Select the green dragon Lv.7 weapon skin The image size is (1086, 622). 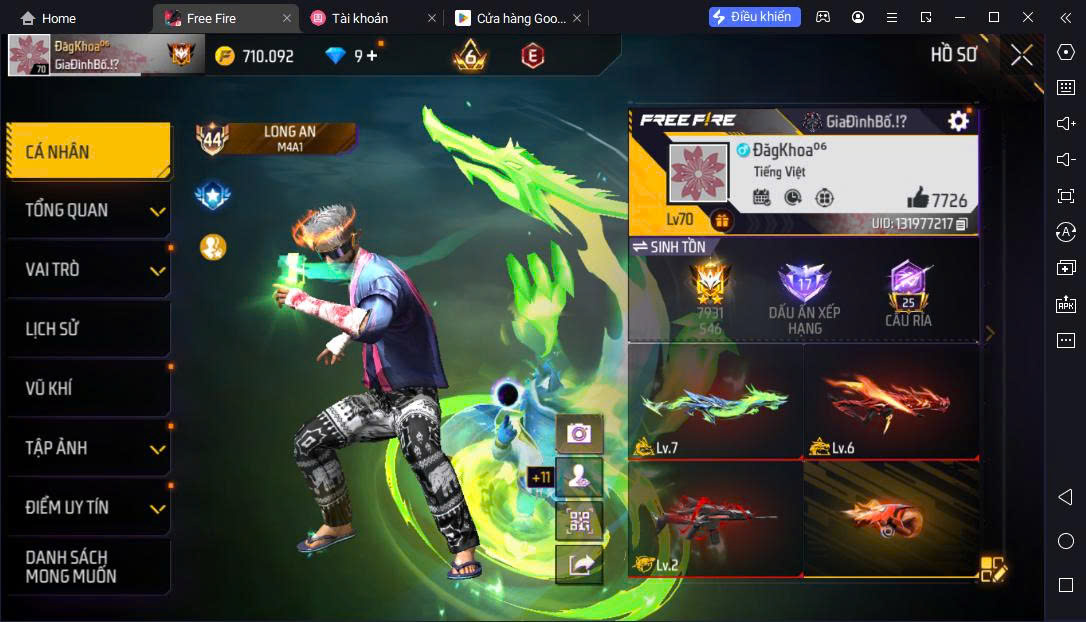[x=715, y=402]
